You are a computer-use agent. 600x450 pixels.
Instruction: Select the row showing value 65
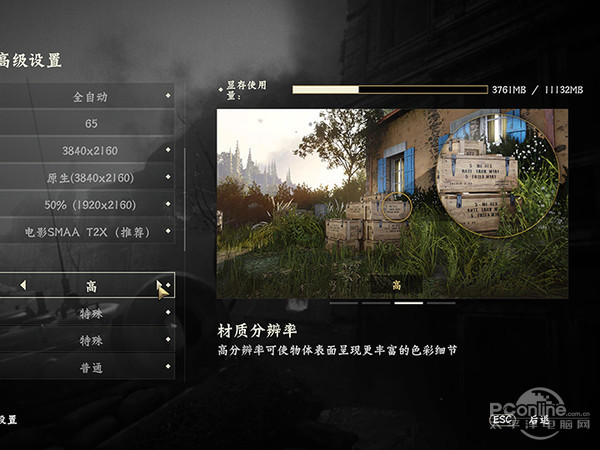90,124
